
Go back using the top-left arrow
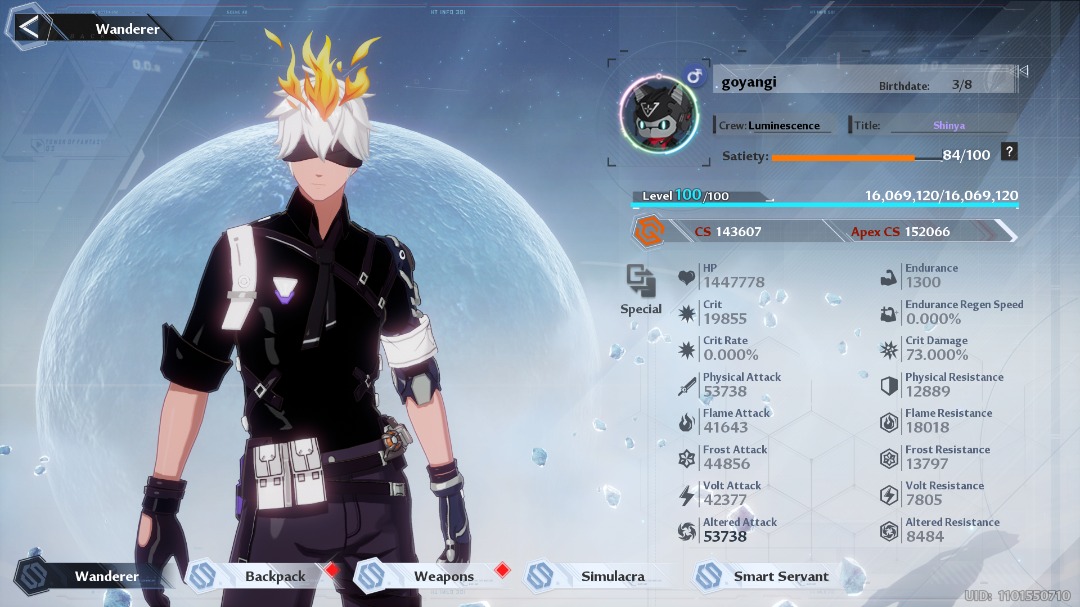click(x=29, y=27)
